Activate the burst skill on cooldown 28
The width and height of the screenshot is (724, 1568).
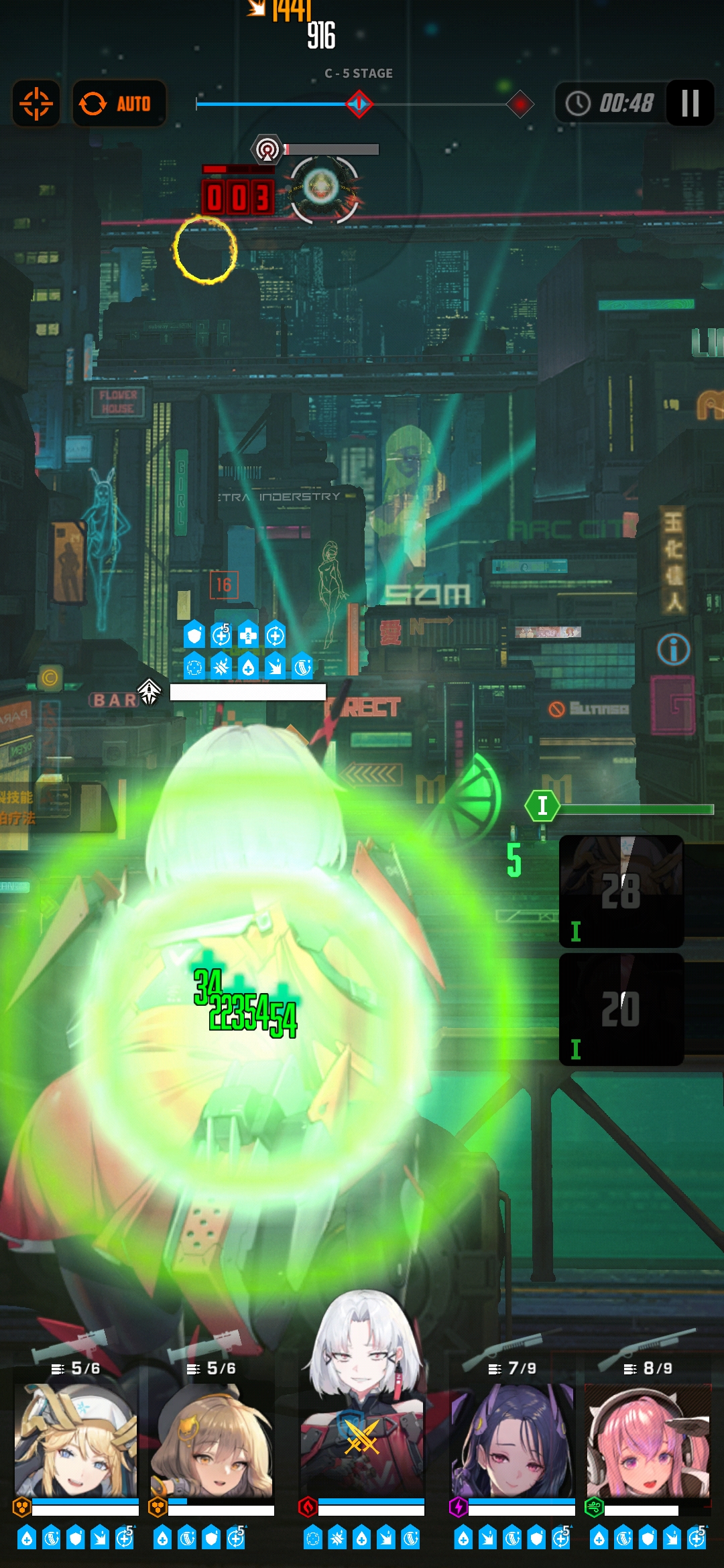(x=621, y=891)
